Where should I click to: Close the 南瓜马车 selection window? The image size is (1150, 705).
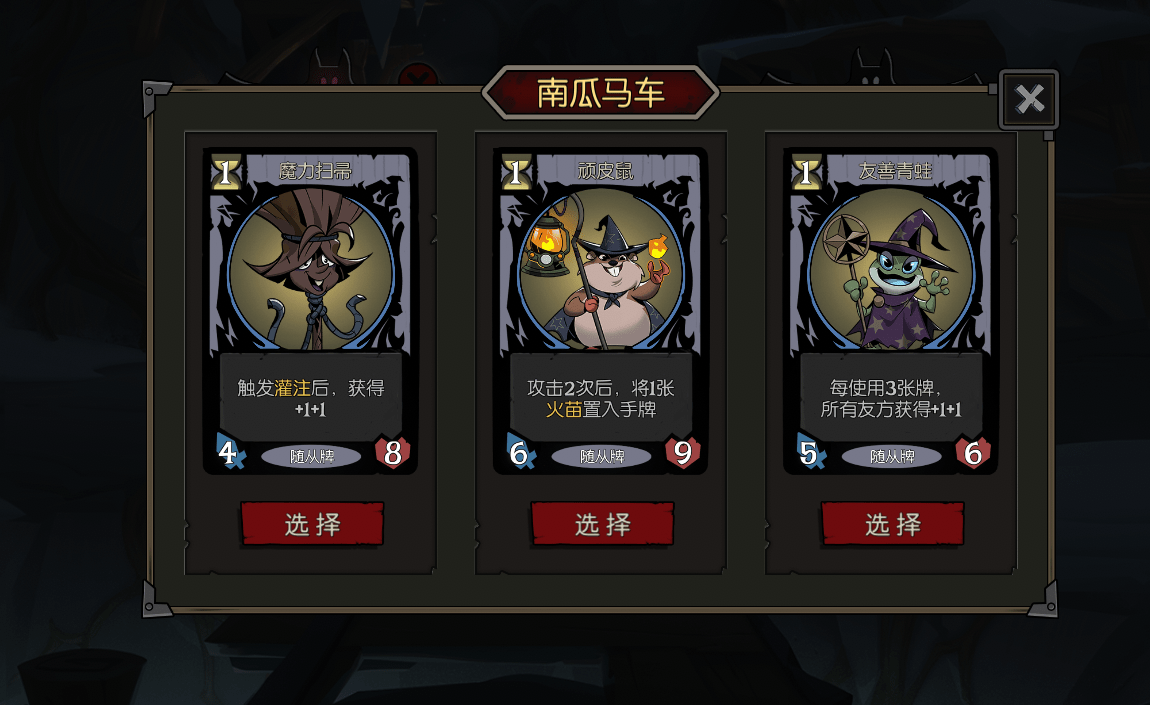coord(1029,99)
